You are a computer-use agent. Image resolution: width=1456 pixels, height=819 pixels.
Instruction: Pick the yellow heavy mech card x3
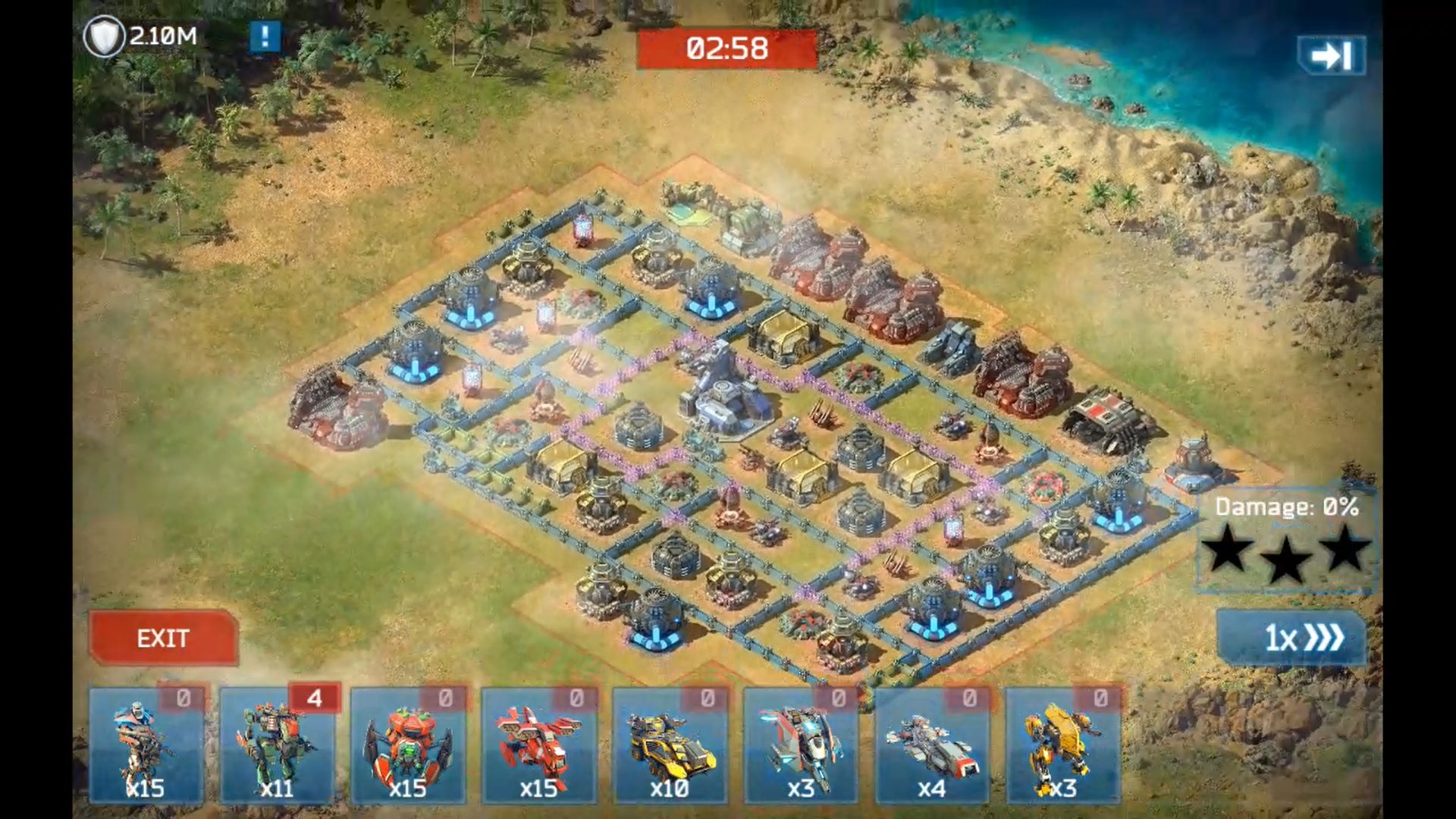pyautogui.click(x=1063, y=746)
